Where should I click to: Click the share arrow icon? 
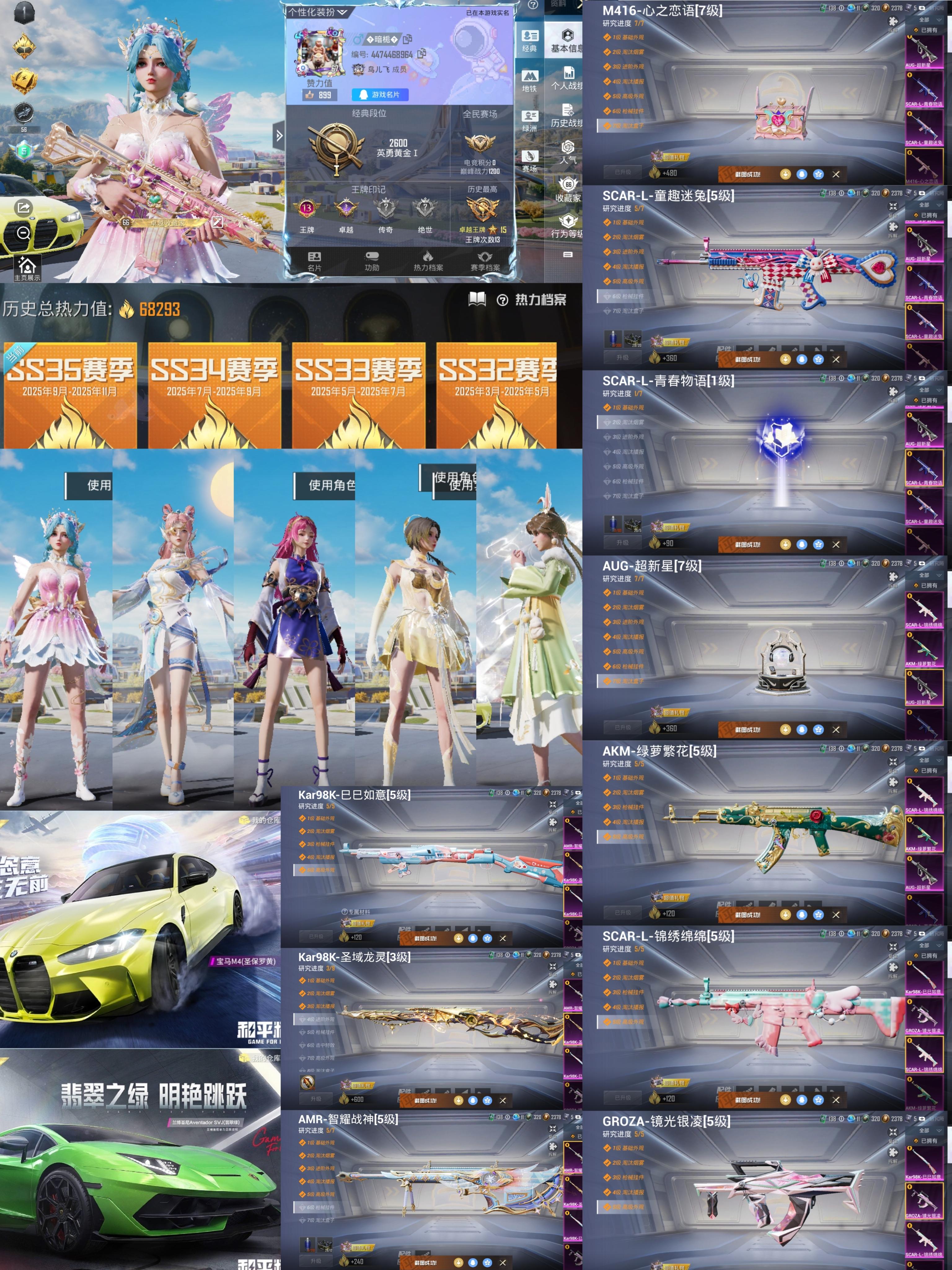coord(24,207)
